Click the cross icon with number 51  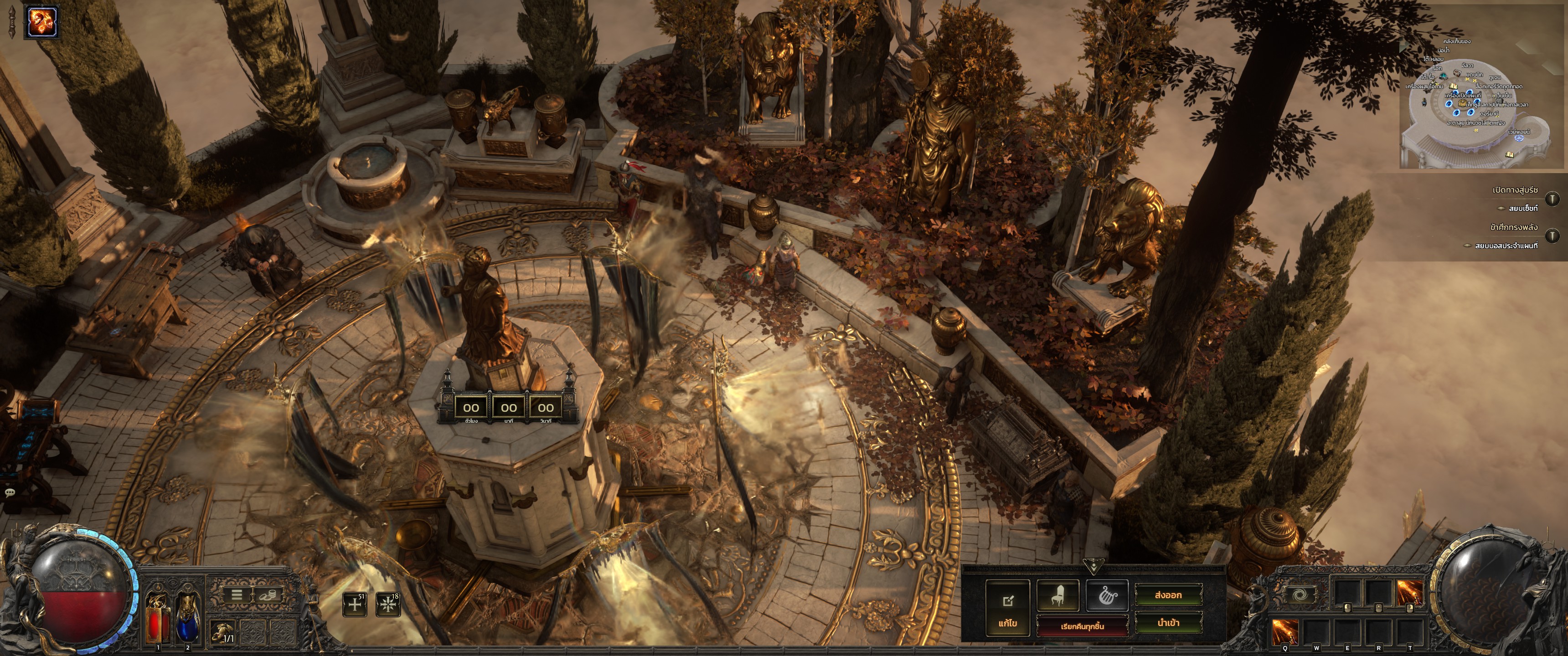pyautogui.click(x=355, y=604)
